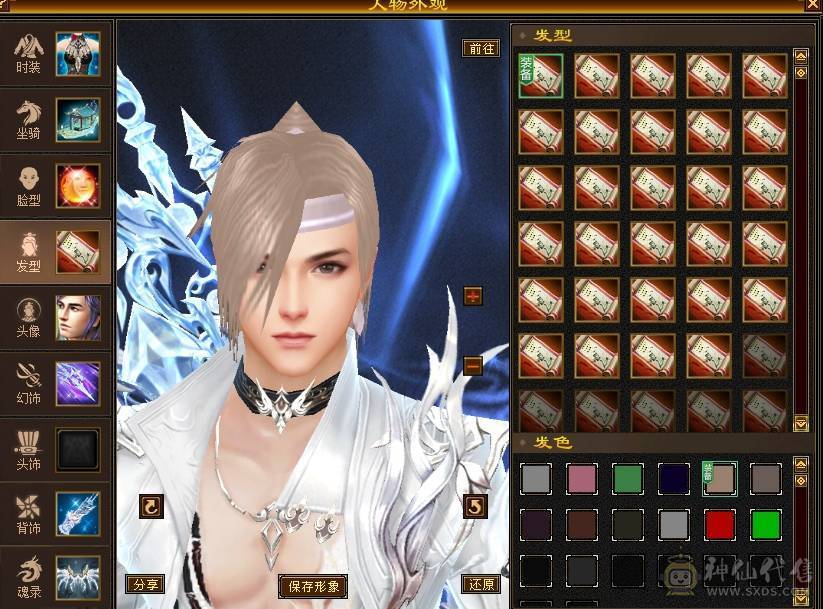This screenshot has width=823, height=609.
Task: Click the 前往 button
Action: point(481,48)
